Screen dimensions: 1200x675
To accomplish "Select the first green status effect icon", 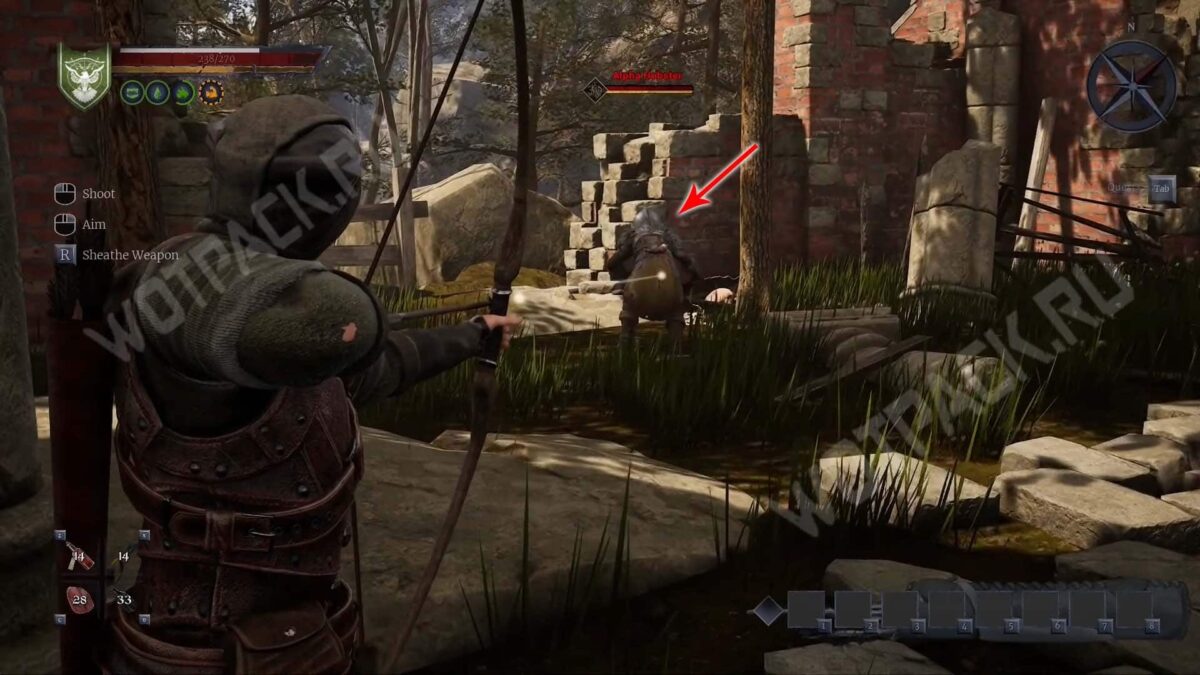I will click(132, 93).
